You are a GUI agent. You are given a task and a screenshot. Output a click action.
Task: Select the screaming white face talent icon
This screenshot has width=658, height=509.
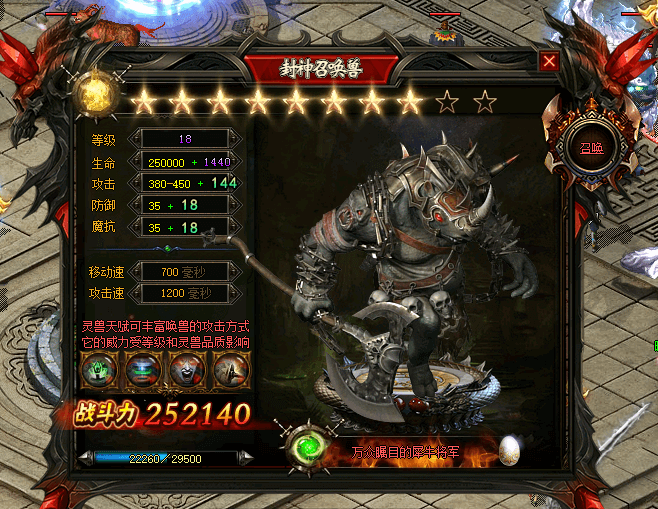181,371
